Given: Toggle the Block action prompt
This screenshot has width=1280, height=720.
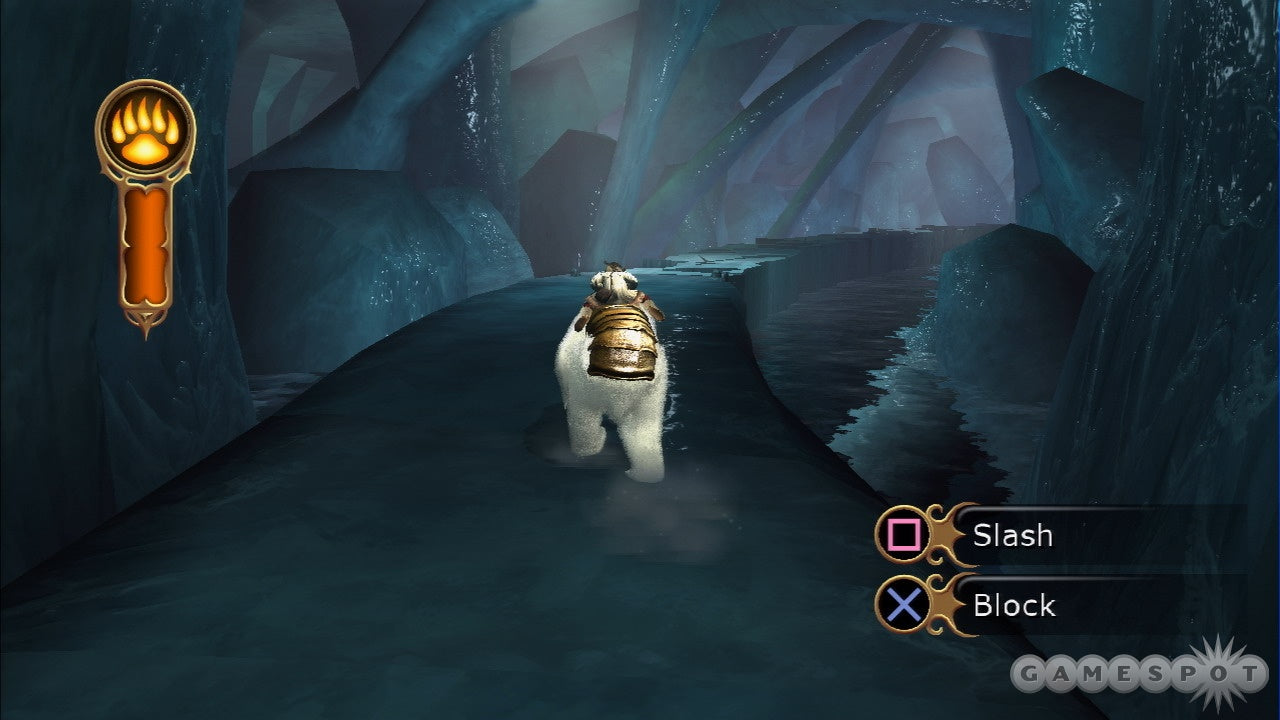Looking at the screenshot, I should click(x=1012, y=605).
